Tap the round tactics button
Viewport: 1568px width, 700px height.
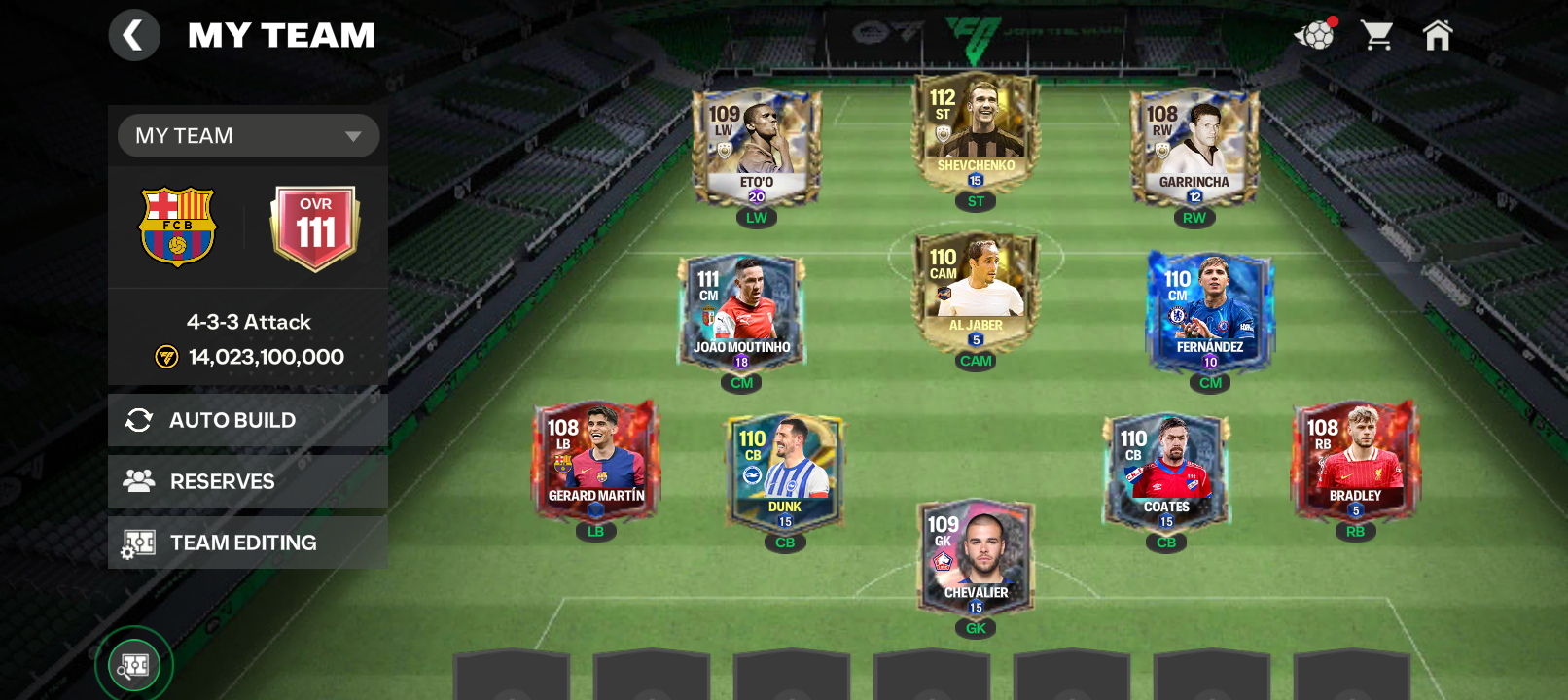click(134, 666)
